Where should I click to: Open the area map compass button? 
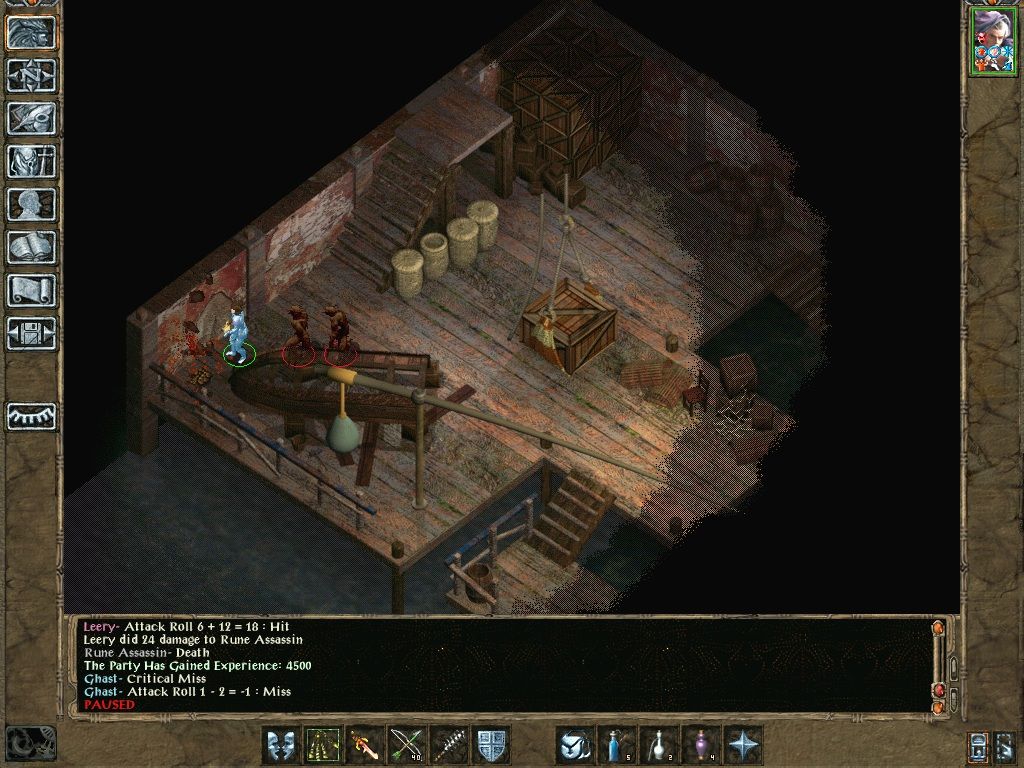(31, 75)
